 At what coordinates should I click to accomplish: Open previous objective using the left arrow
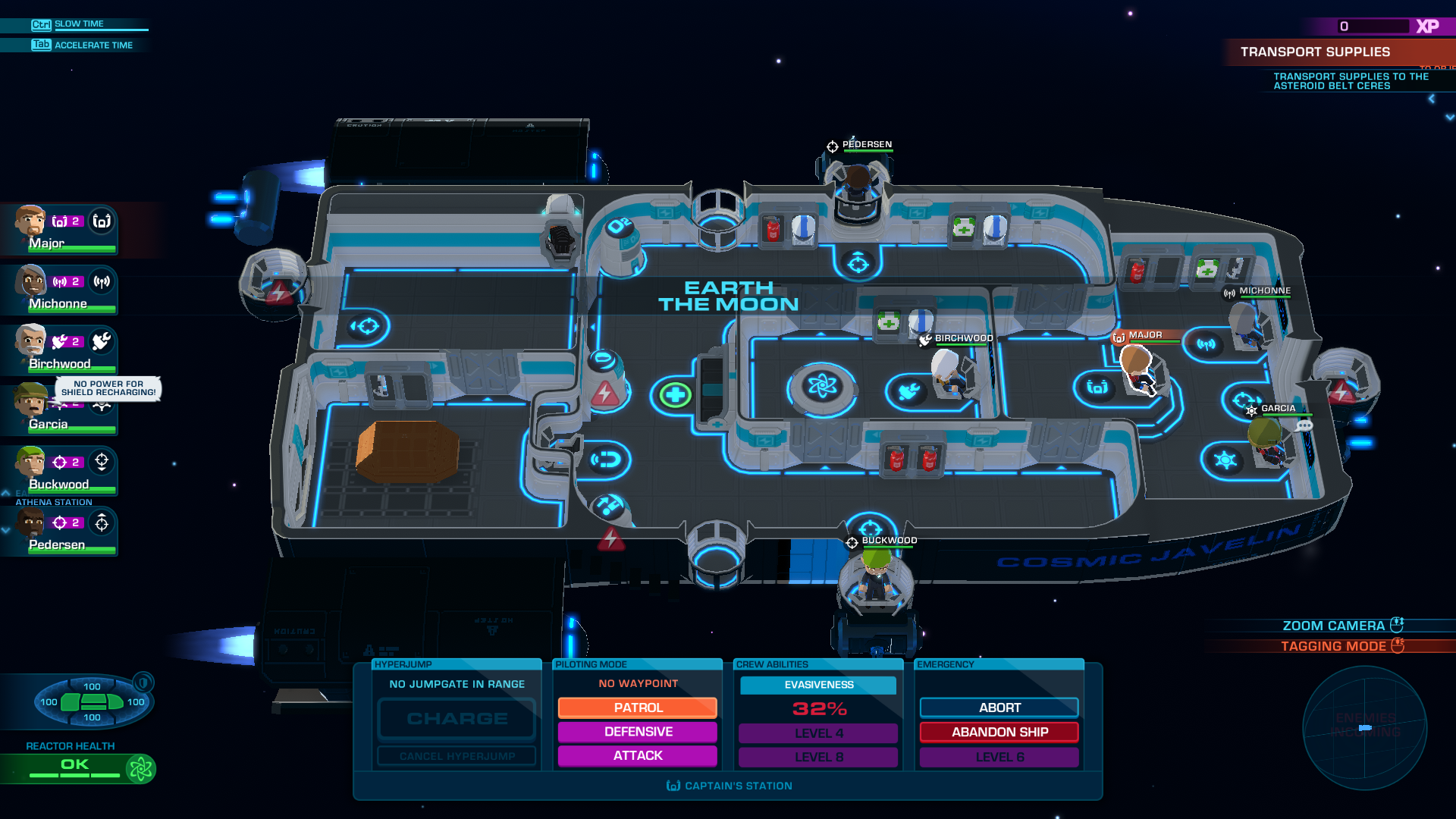(1432, 99)
